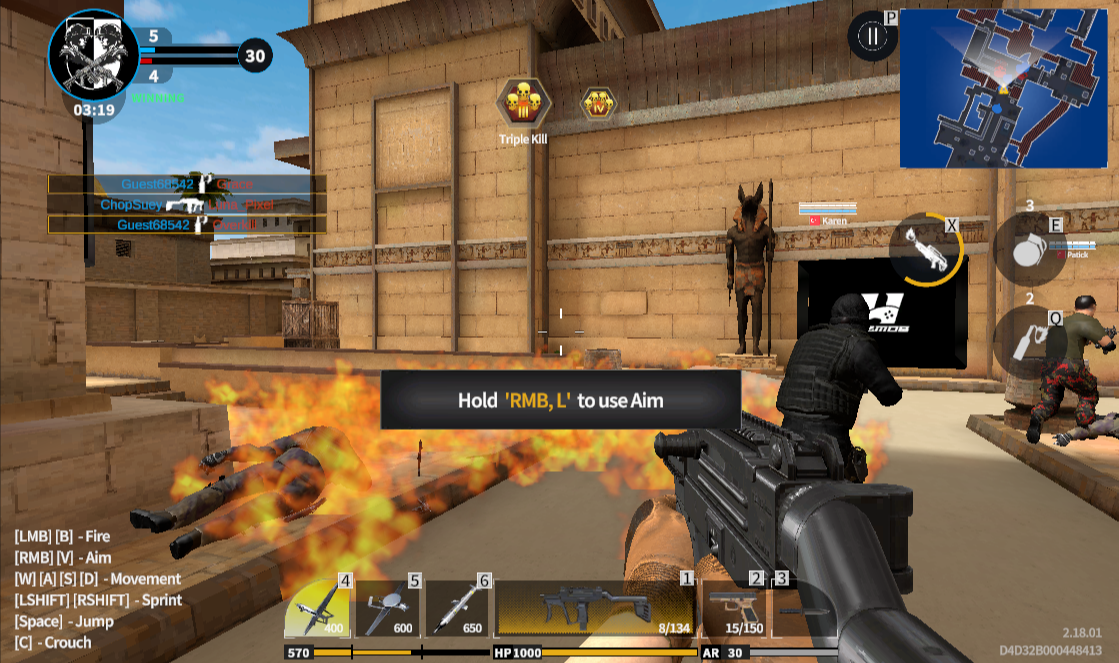Select the submachine gun primary weapon slot

pyautogui.click(x=595, y=609)
